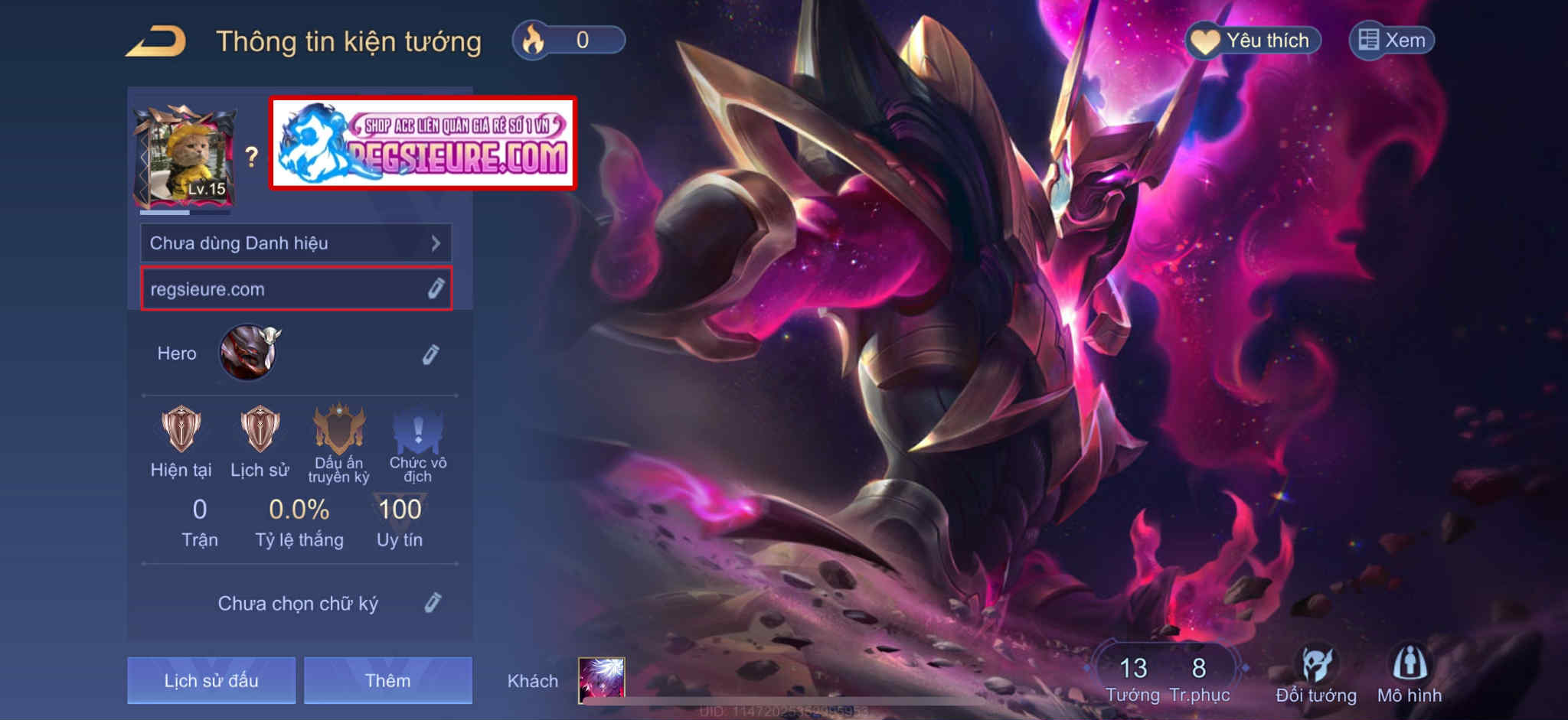1568x720 pixels.
Task: Select the Hiện tại rank badge
Action: click(181, 430)
